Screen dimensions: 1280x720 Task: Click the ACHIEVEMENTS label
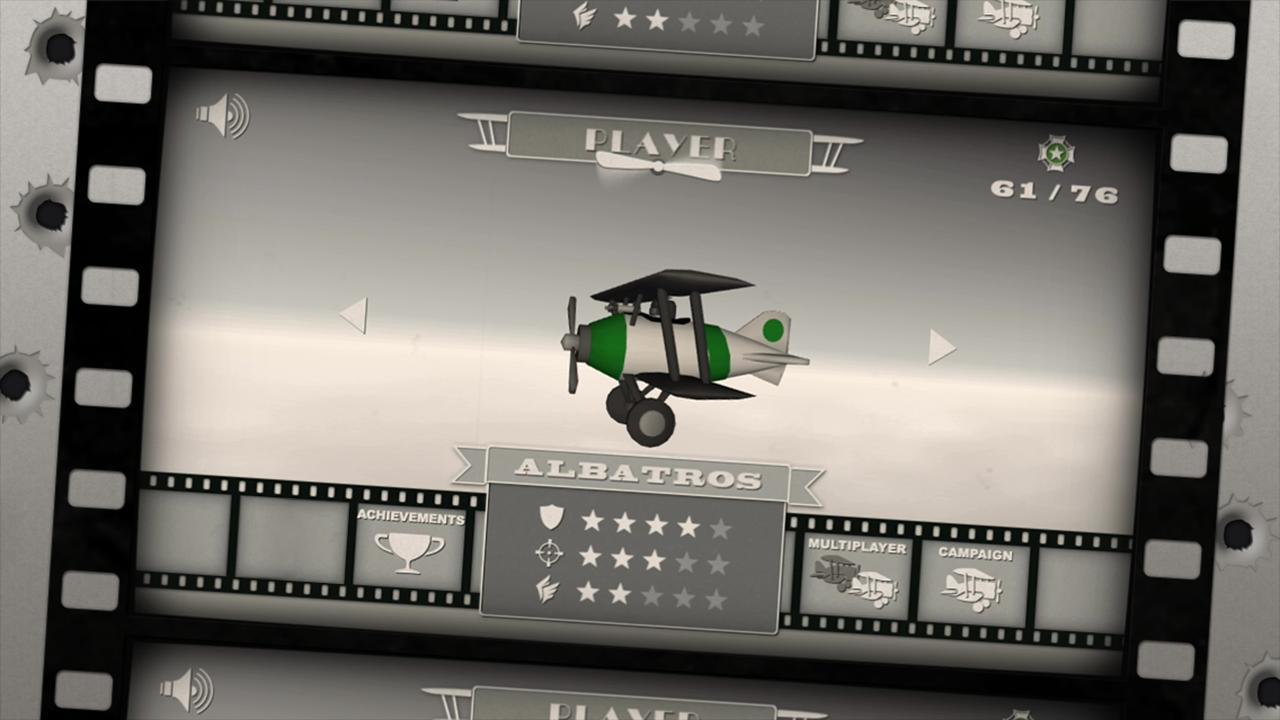(x=410, y=518)
